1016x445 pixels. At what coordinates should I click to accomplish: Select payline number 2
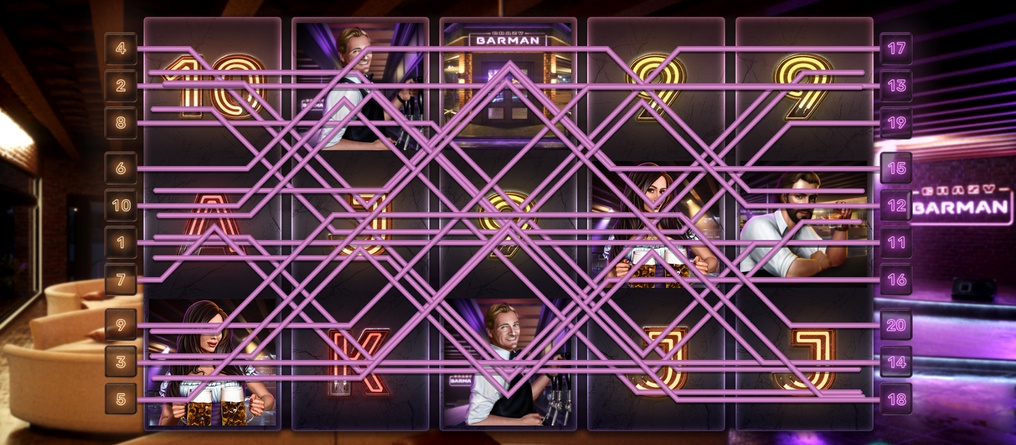click(x=120, y=86)
